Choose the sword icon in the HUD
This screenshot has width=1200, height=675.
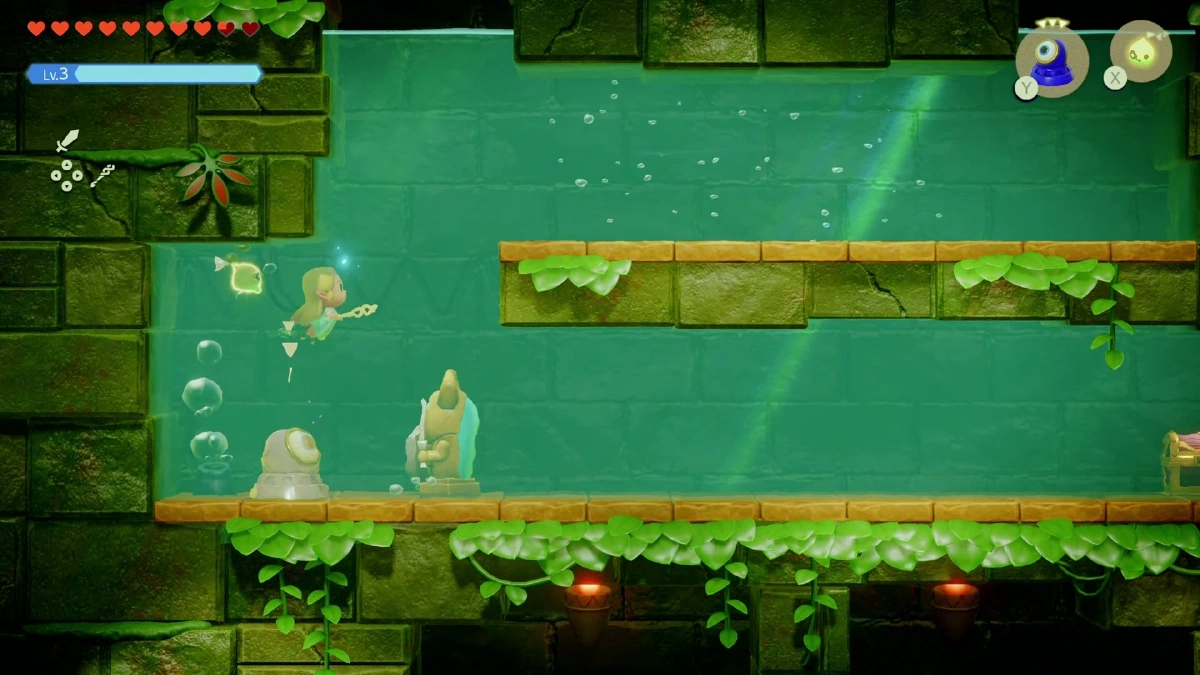click(x=67, y=140)
